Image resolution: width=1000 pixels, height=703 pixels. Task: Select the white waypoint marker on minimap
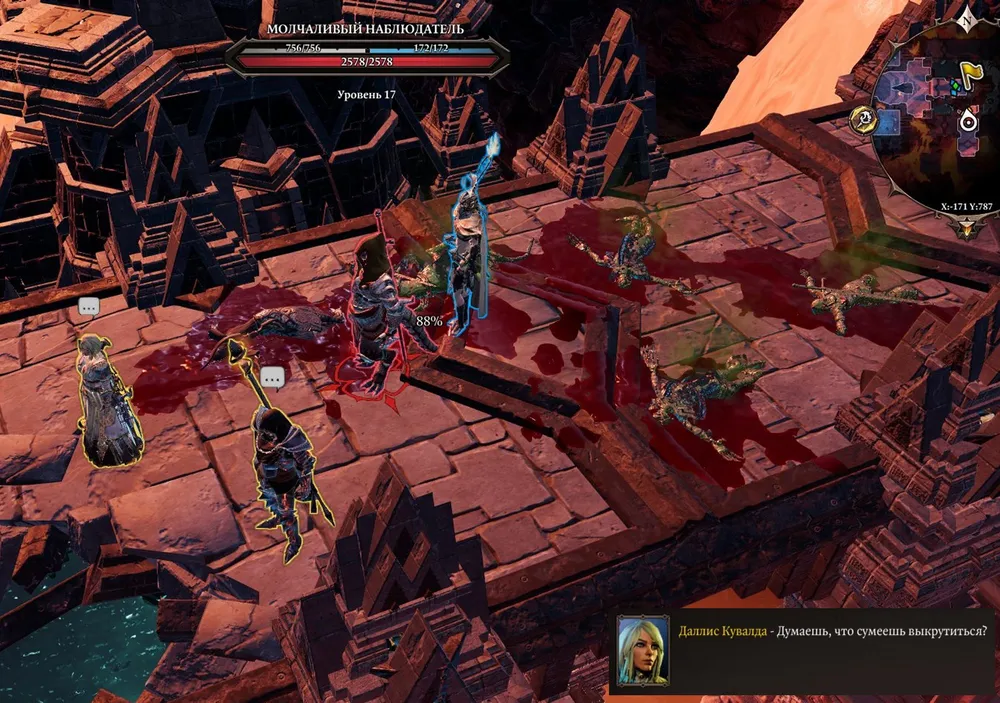967,121
